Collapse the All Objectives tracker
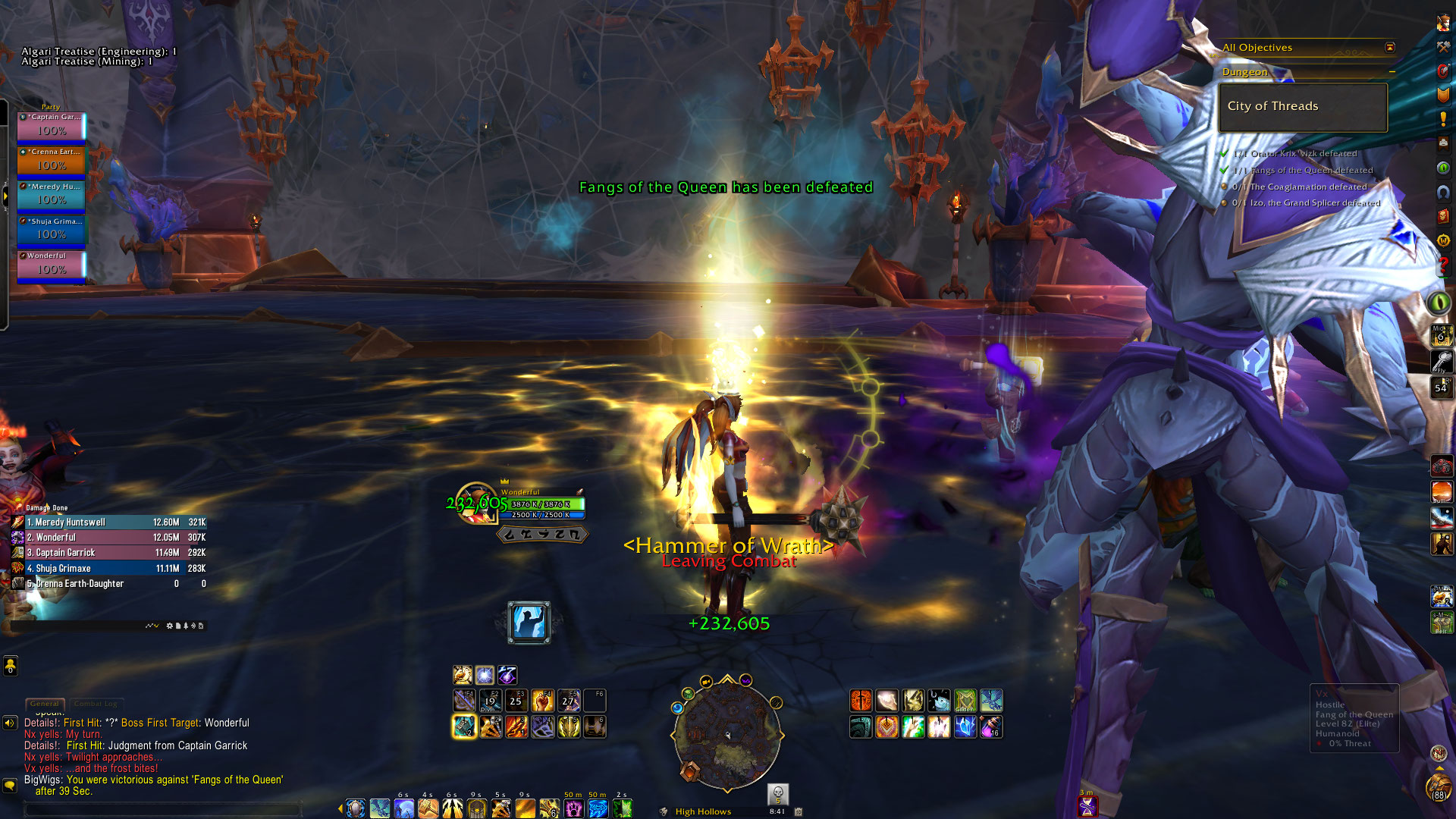The height and width of the screenshot is (819, 1456). (x=1390, y=47)
